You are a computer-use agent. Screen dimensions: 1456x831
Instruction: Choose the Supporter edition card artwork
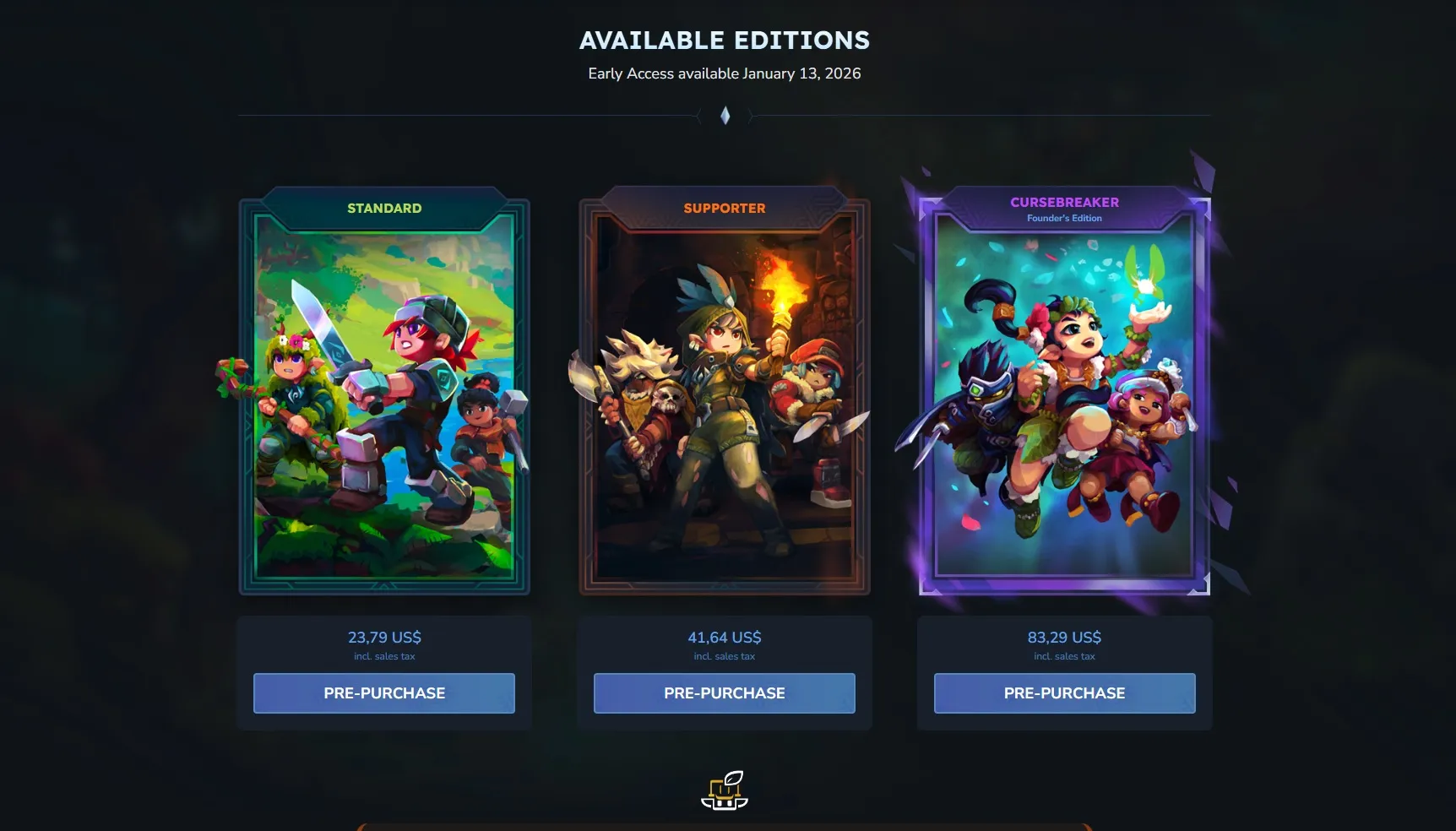click(725, 397)
